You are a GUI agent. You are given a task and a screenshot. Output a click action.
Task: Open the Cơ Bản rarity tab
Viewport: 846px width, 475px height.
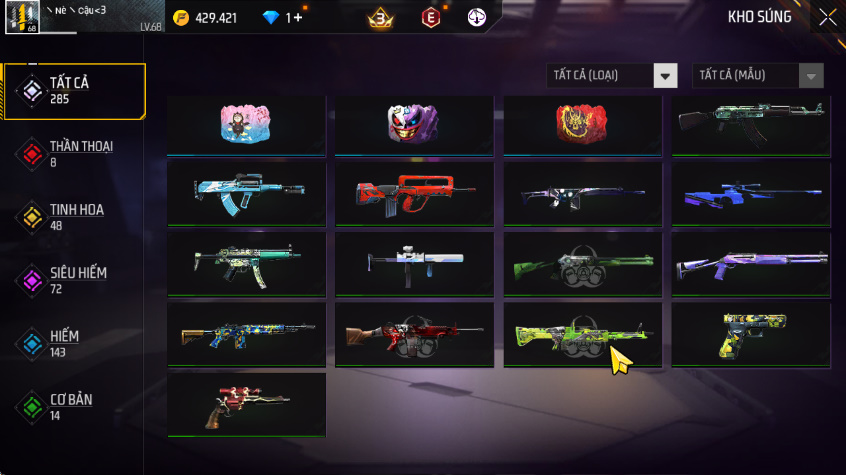tap(74, 406)
